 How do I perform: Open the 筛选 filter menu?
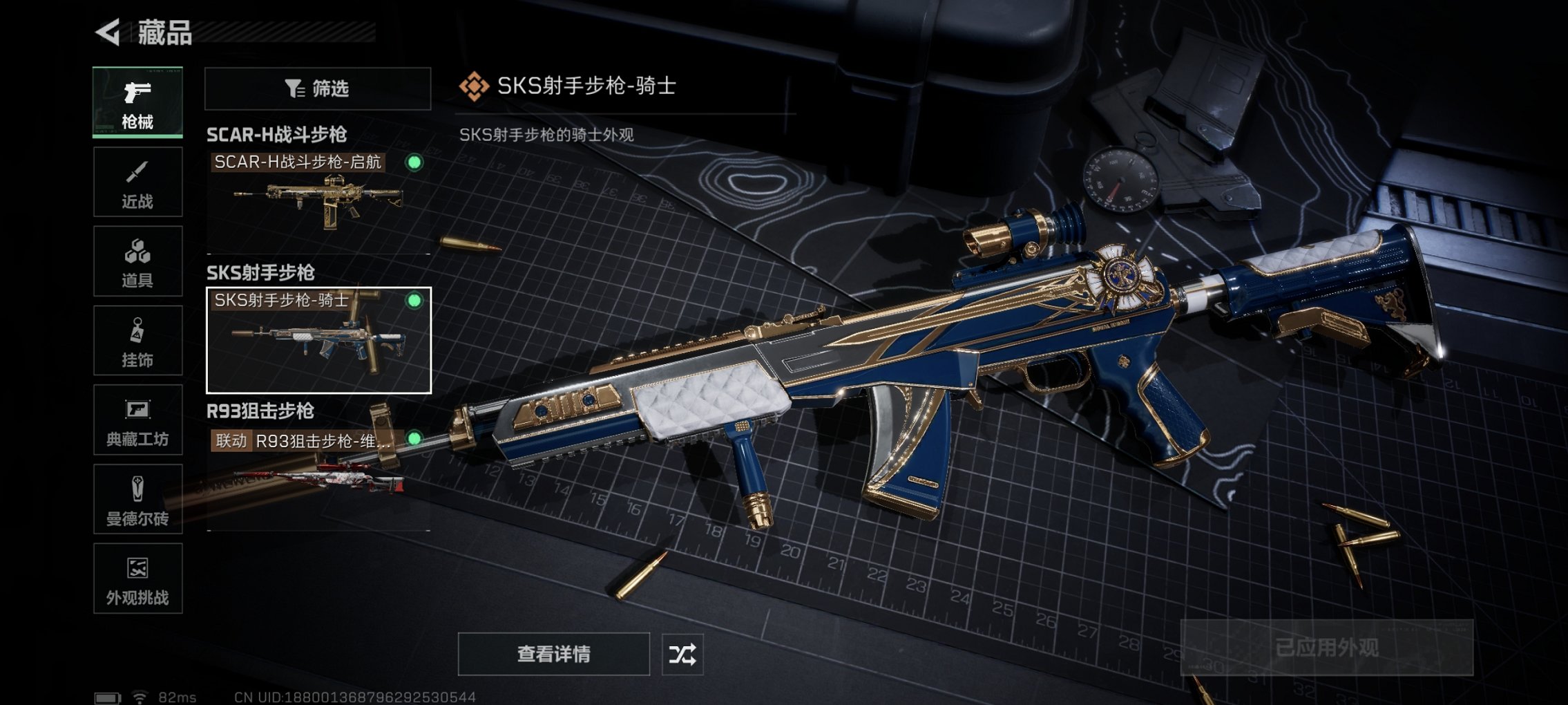[316, 88]
